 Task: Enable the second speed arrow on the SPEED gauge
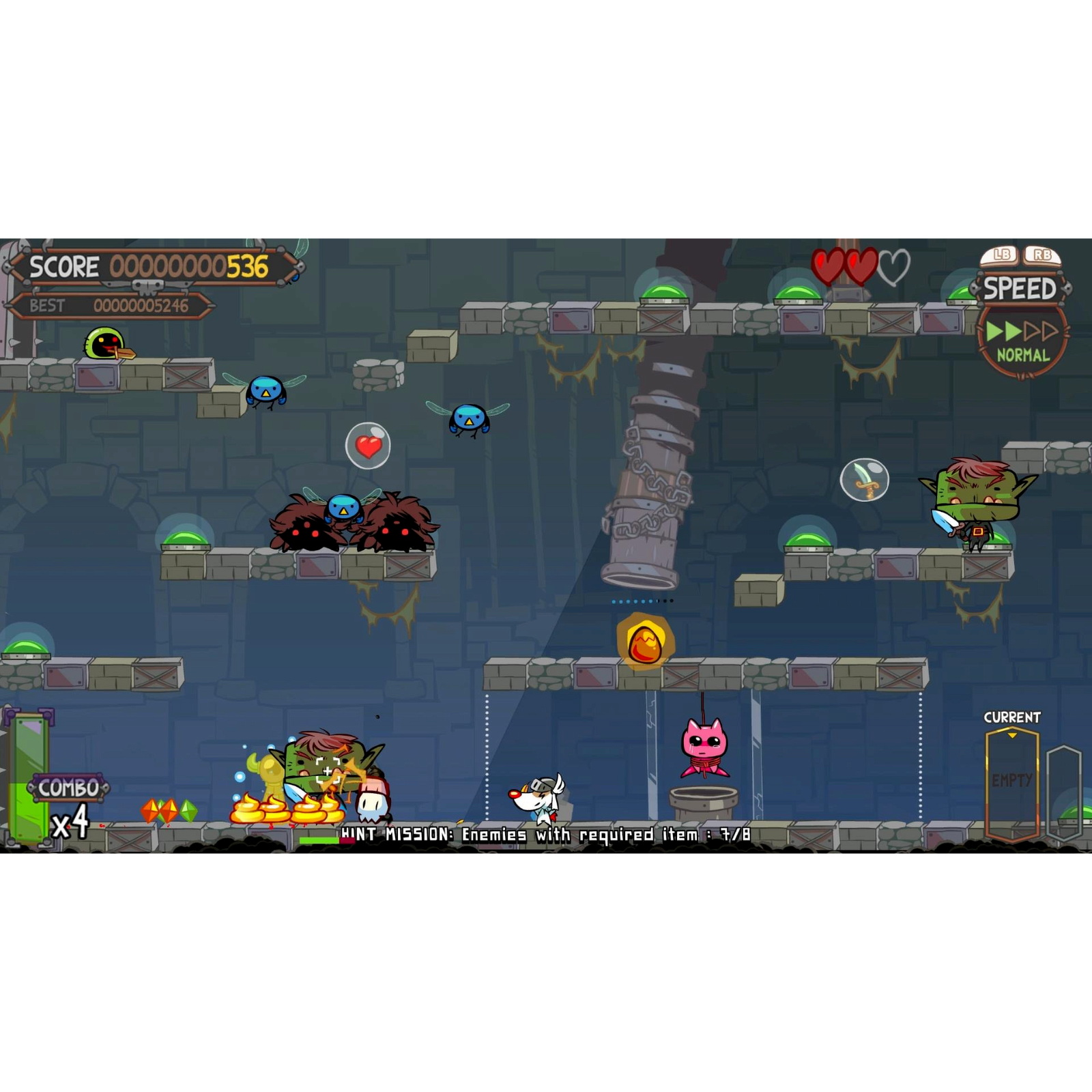(x=1012, y=329)
